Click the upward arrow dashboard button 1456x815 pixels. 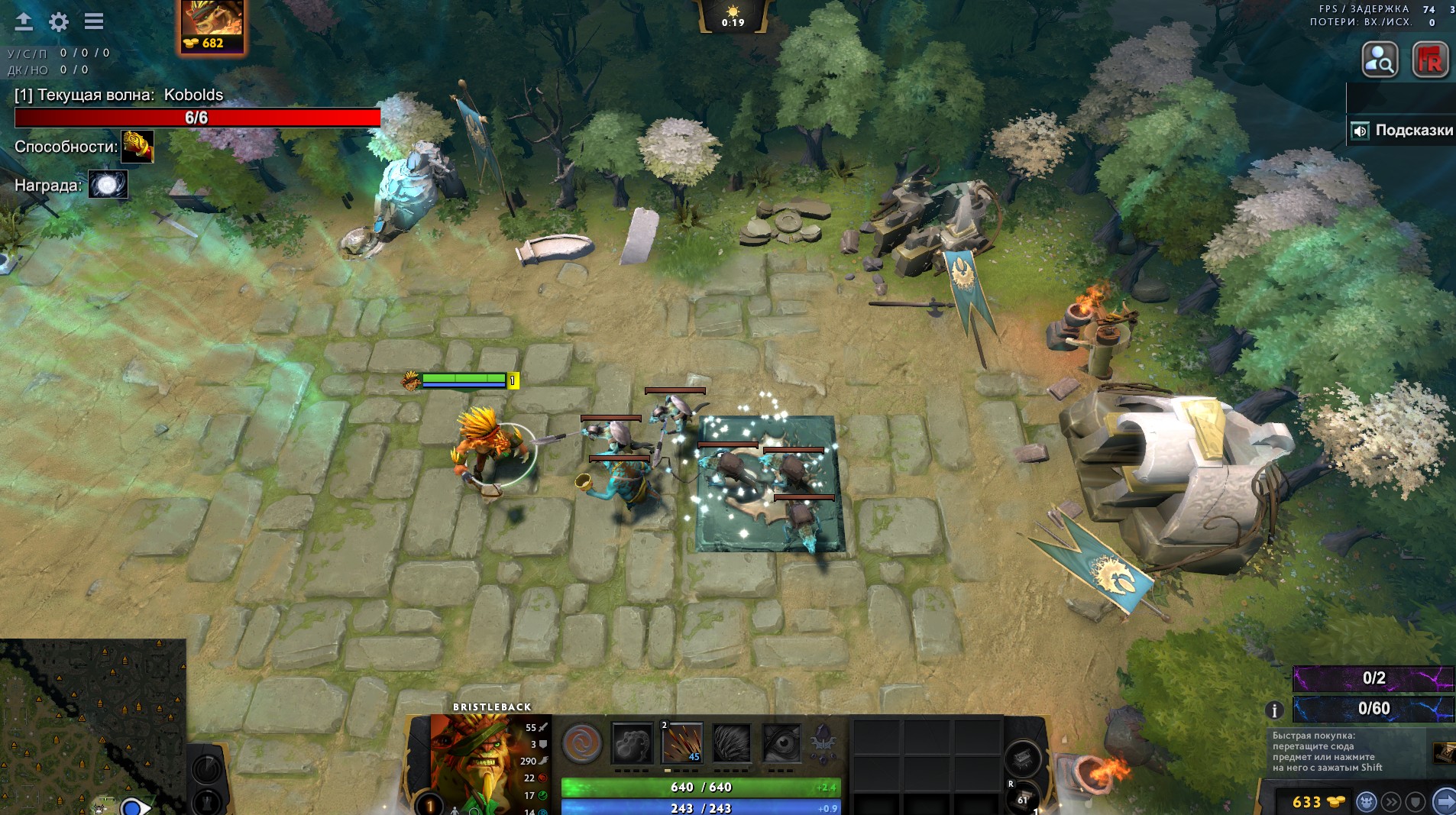tap(24, 22)
